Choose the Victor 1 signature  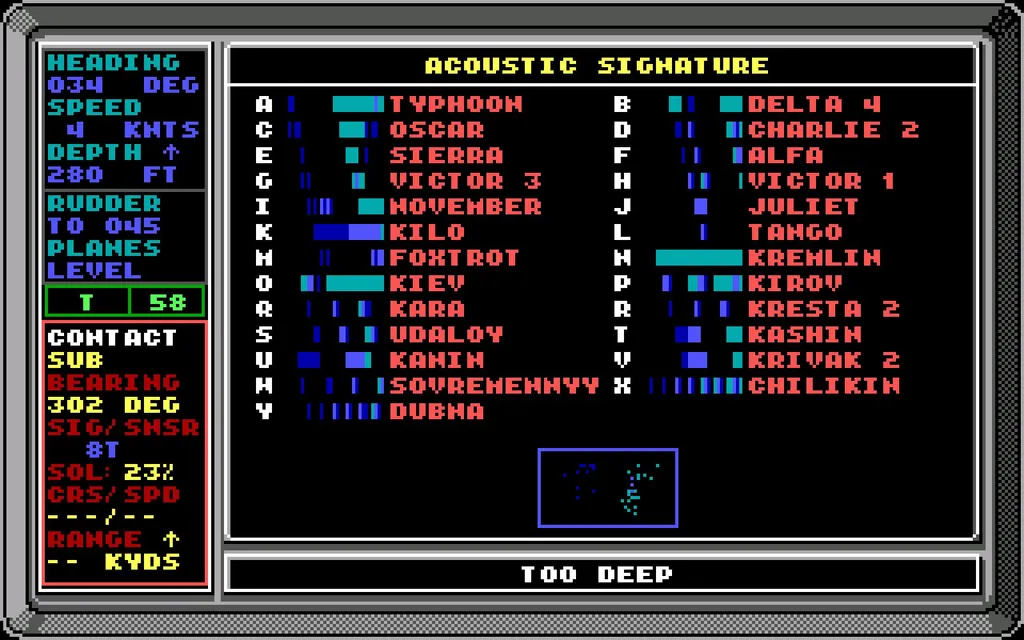coord(820,181)
